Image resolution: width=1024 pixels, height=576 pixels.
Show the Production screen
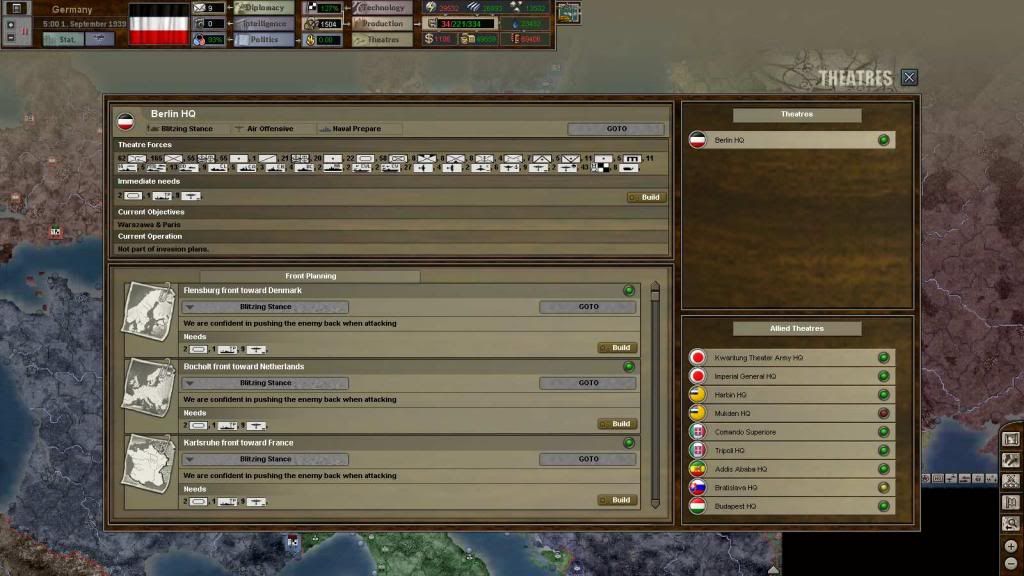(x=382, y=24)
